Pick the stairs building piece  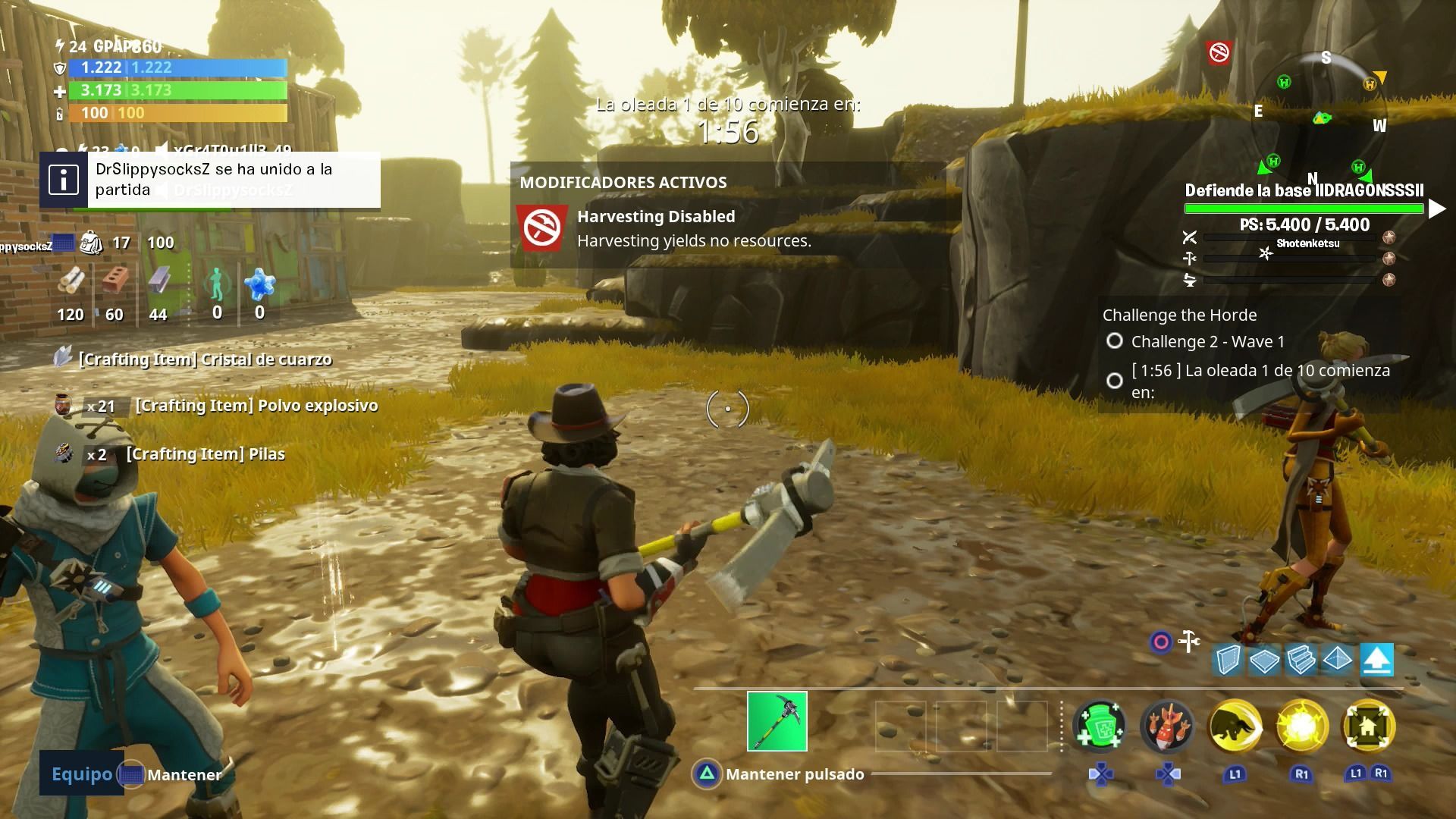click(1301, 661)
